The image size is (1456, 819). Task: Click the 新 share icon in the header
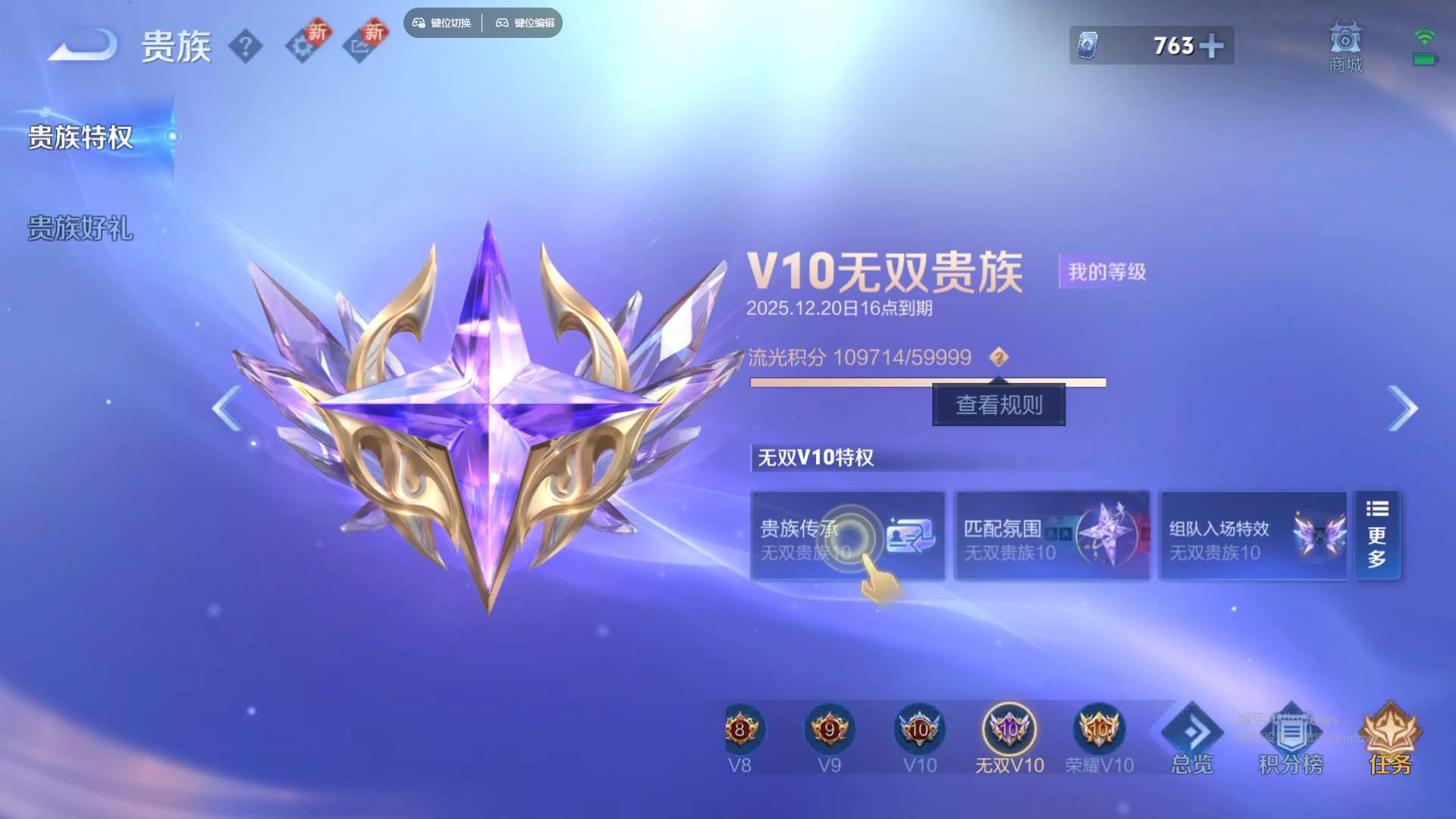362,43
